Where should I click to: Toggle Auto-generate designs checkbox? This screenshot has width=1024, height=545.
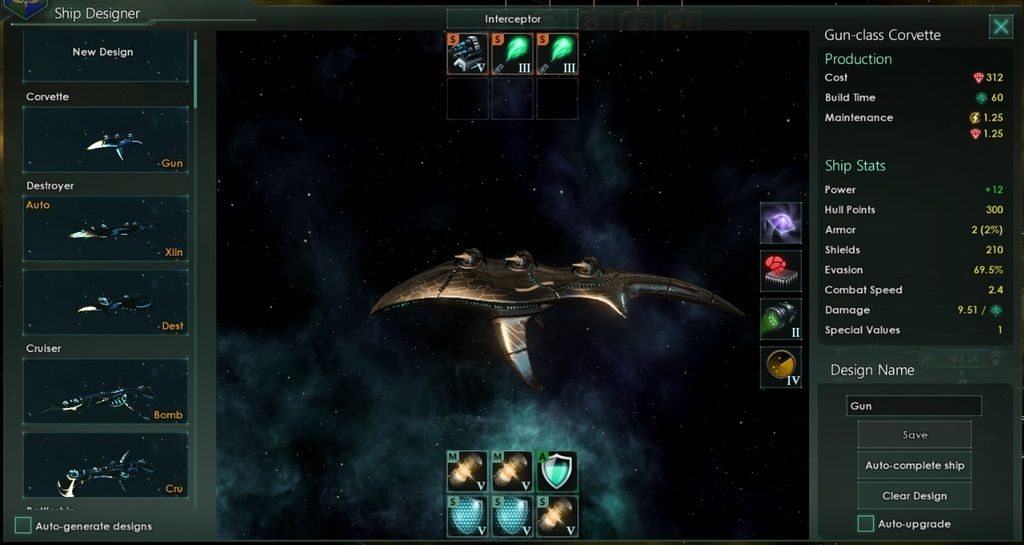(23, 525)
